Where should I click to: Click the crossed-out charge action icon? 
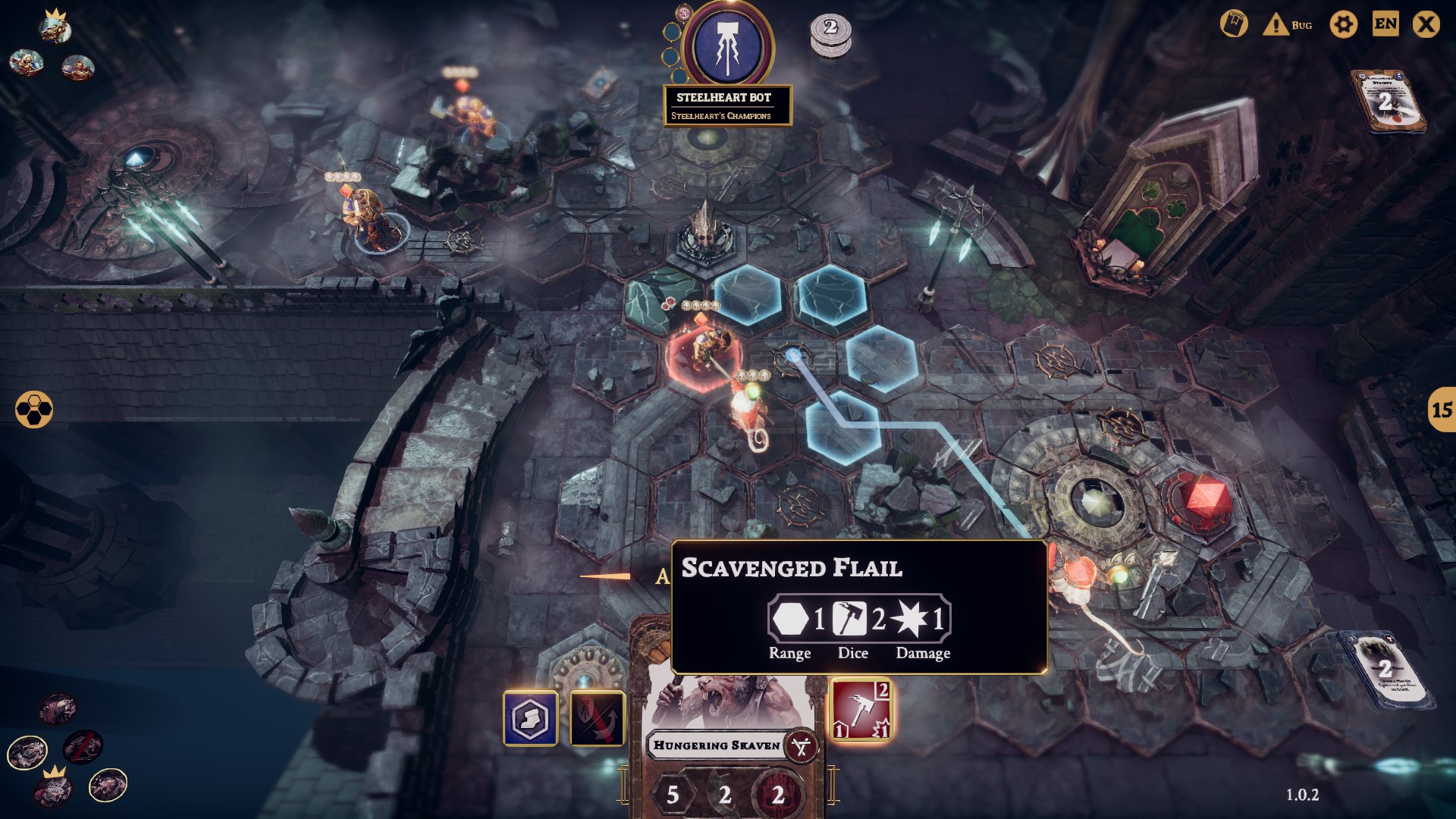coord(598,717)
